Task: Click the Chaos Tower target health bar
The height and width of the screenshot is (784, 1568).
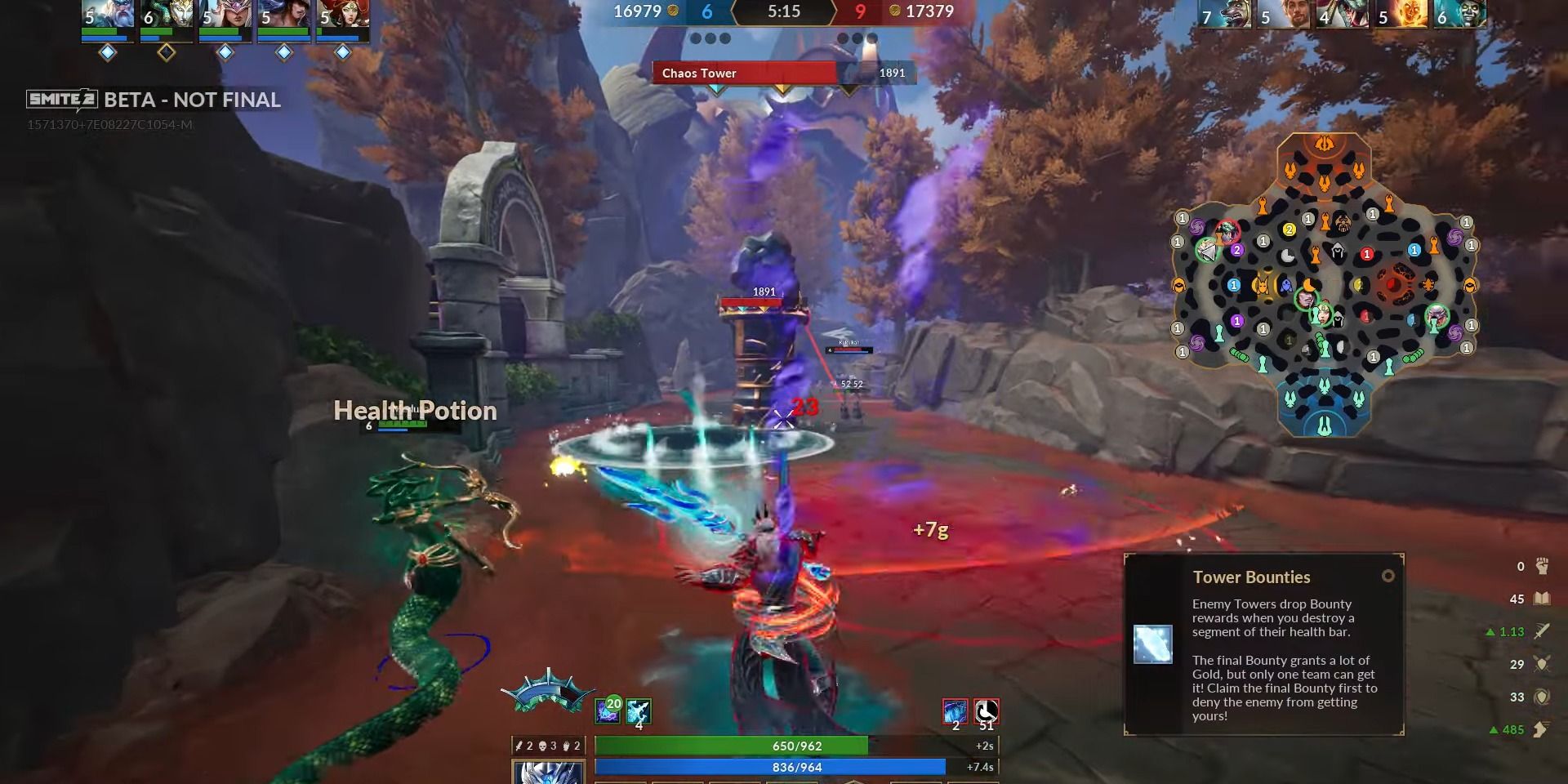Action: [784, 73]
